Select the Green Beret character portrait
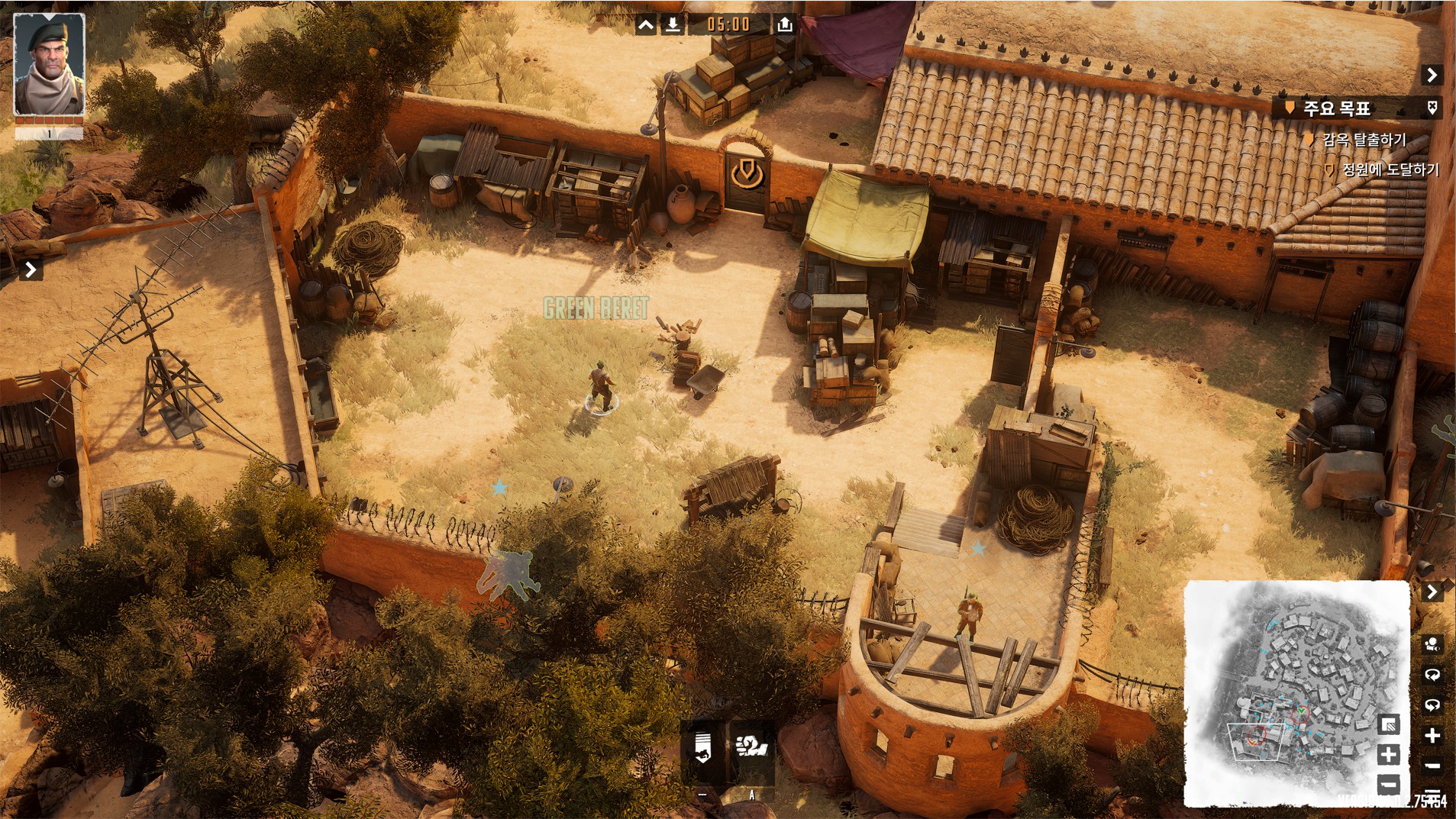1456x819 pixels. click(49, 64)
